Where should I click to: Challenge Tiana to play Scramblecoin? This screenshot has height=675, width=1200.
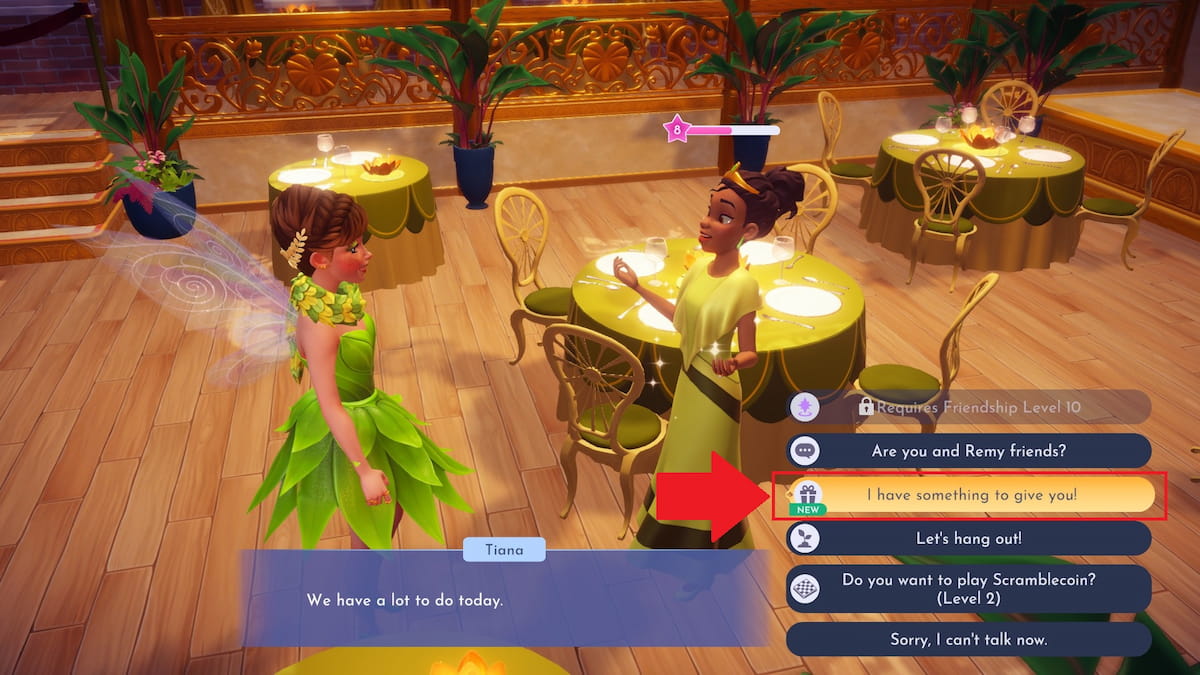(x=968, y=588)
